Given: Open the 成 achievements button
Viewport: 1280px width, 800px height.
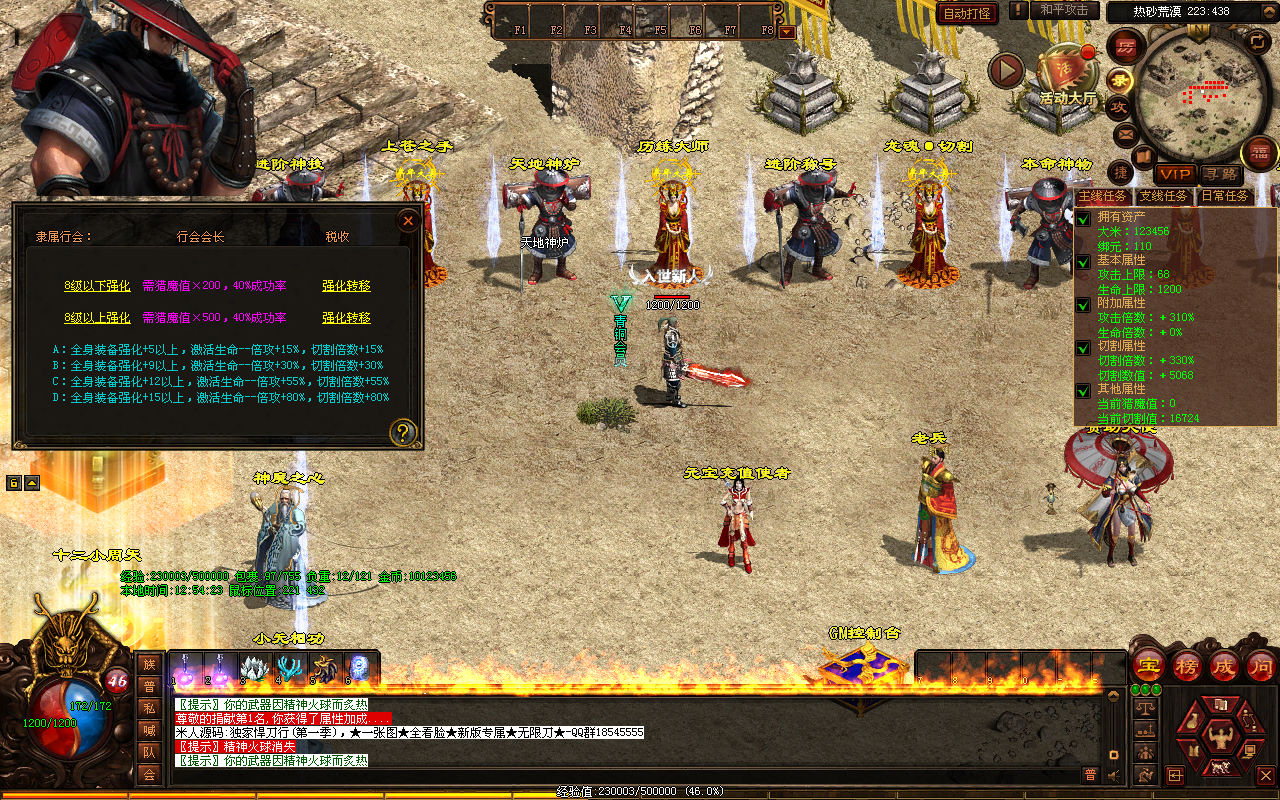Looking at the screenshot, I should pyautogui.click(x=1224, y=666).
